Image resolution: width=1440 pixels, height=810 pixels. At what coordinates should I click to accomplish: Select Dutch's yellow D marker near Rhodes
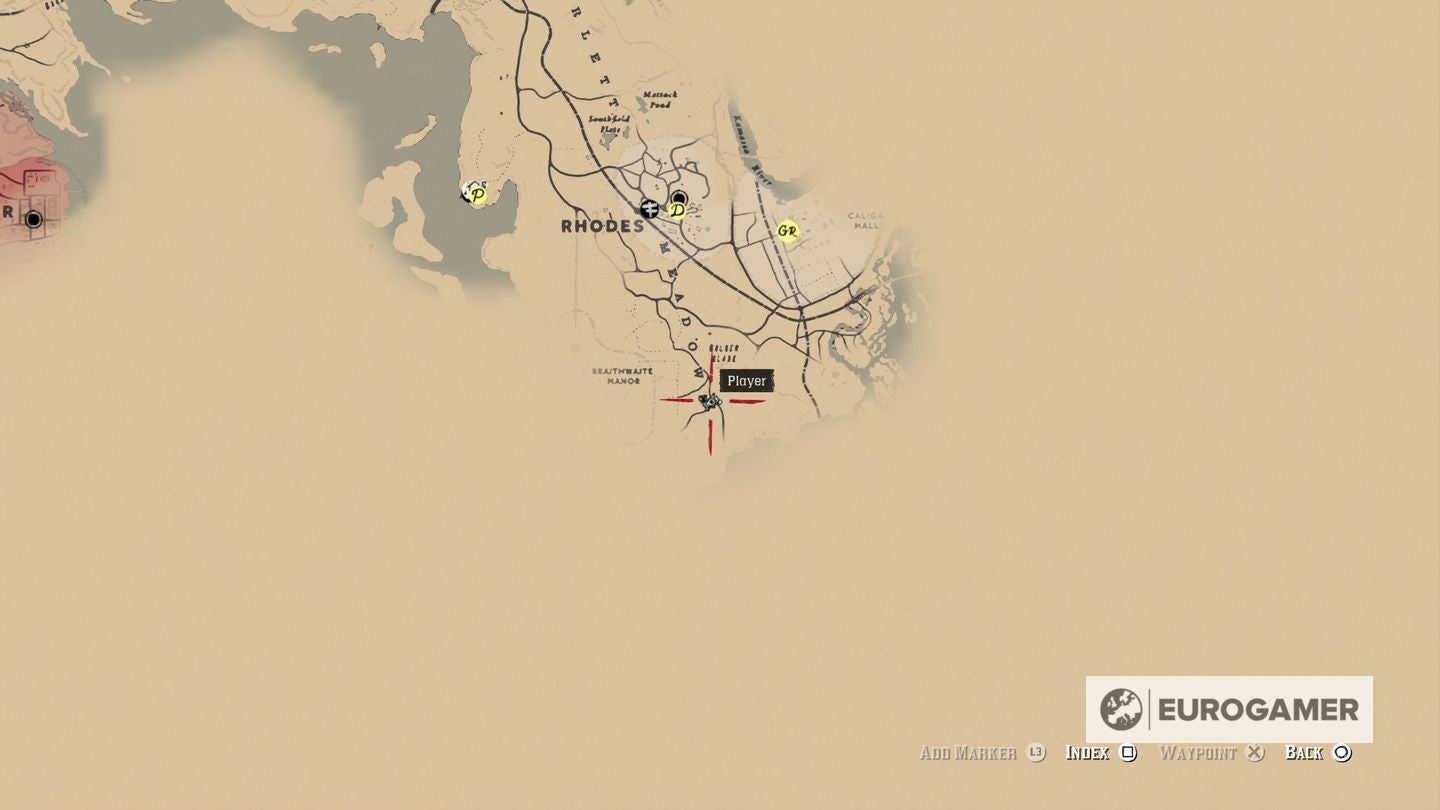click(x=679, y=212)
